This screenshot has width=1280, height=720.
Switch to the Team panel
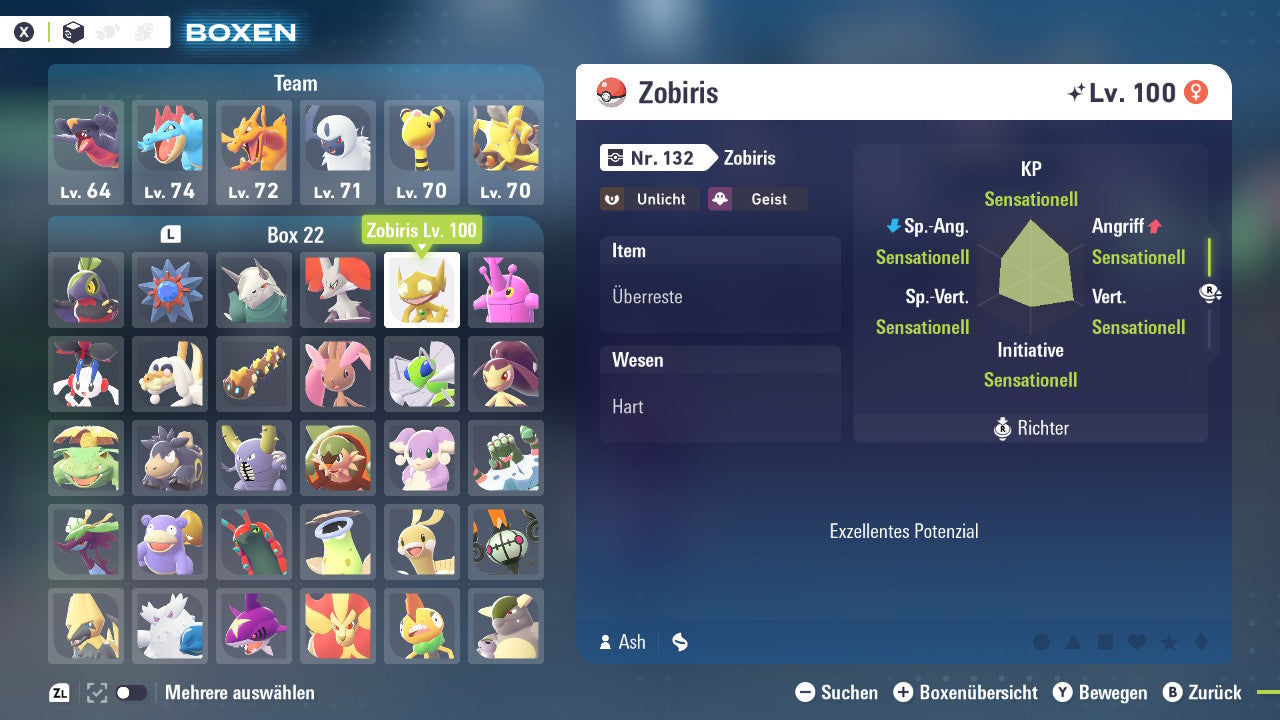295,83
